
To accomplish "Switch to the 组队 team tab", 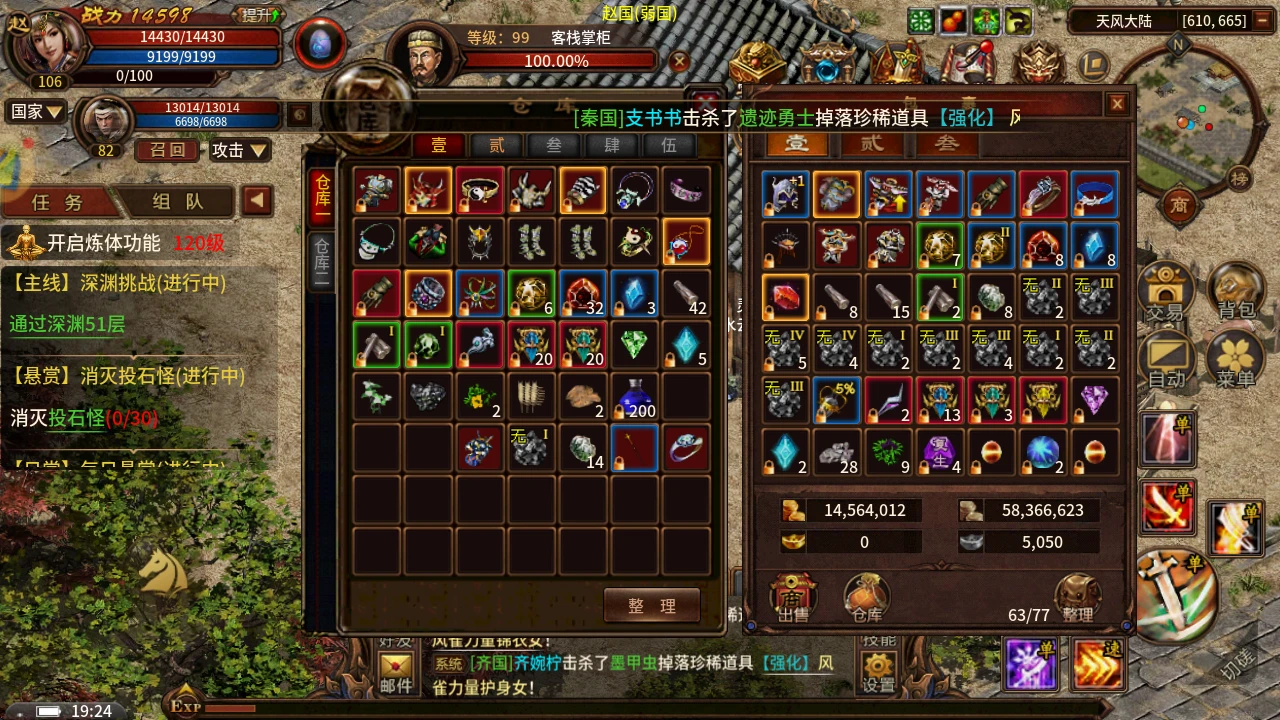I will 178,201.
